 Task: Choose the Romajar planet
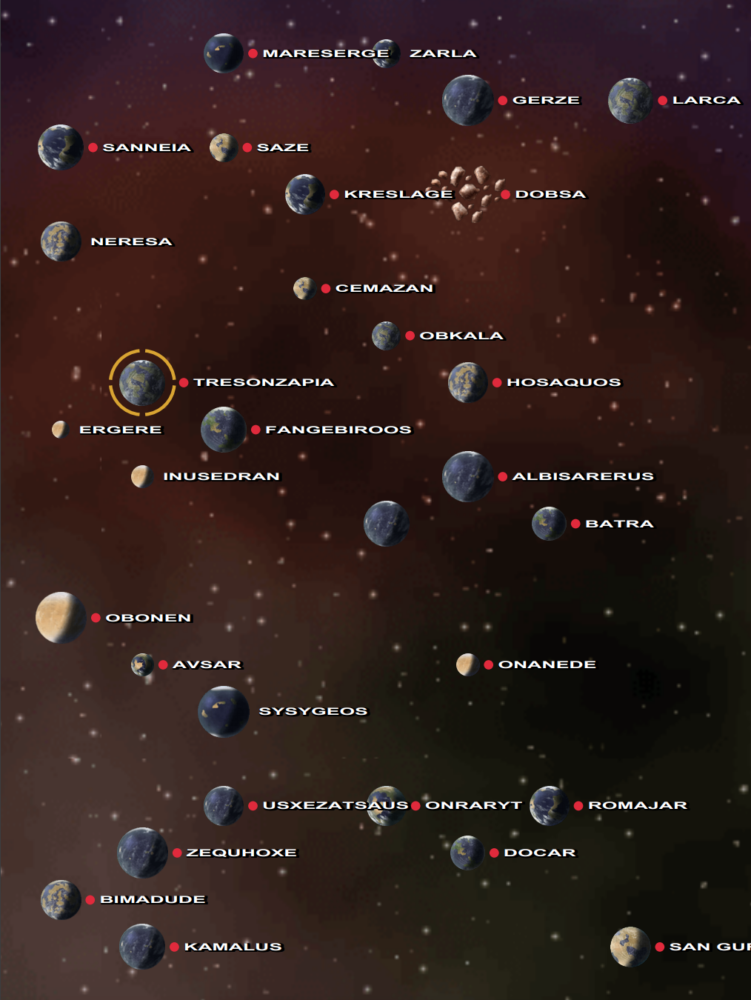point(549,805)
